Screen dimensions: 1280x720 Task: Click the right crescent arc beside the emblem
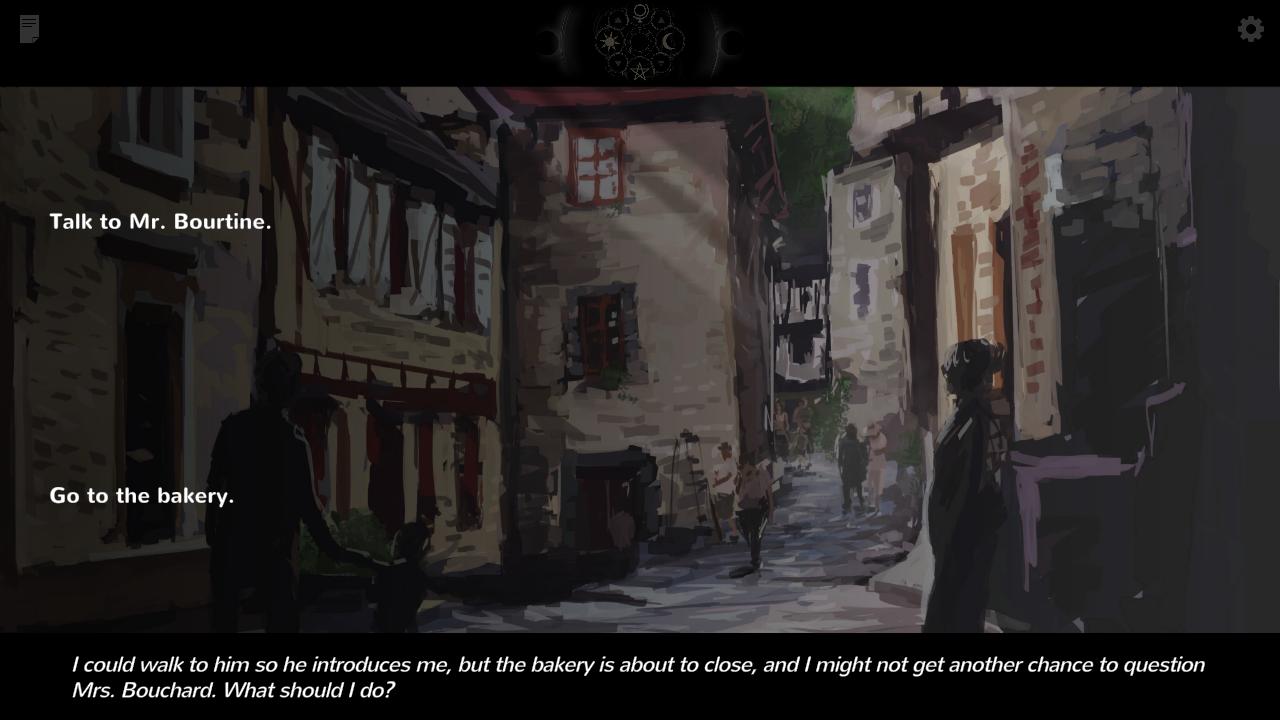(719, 40)
